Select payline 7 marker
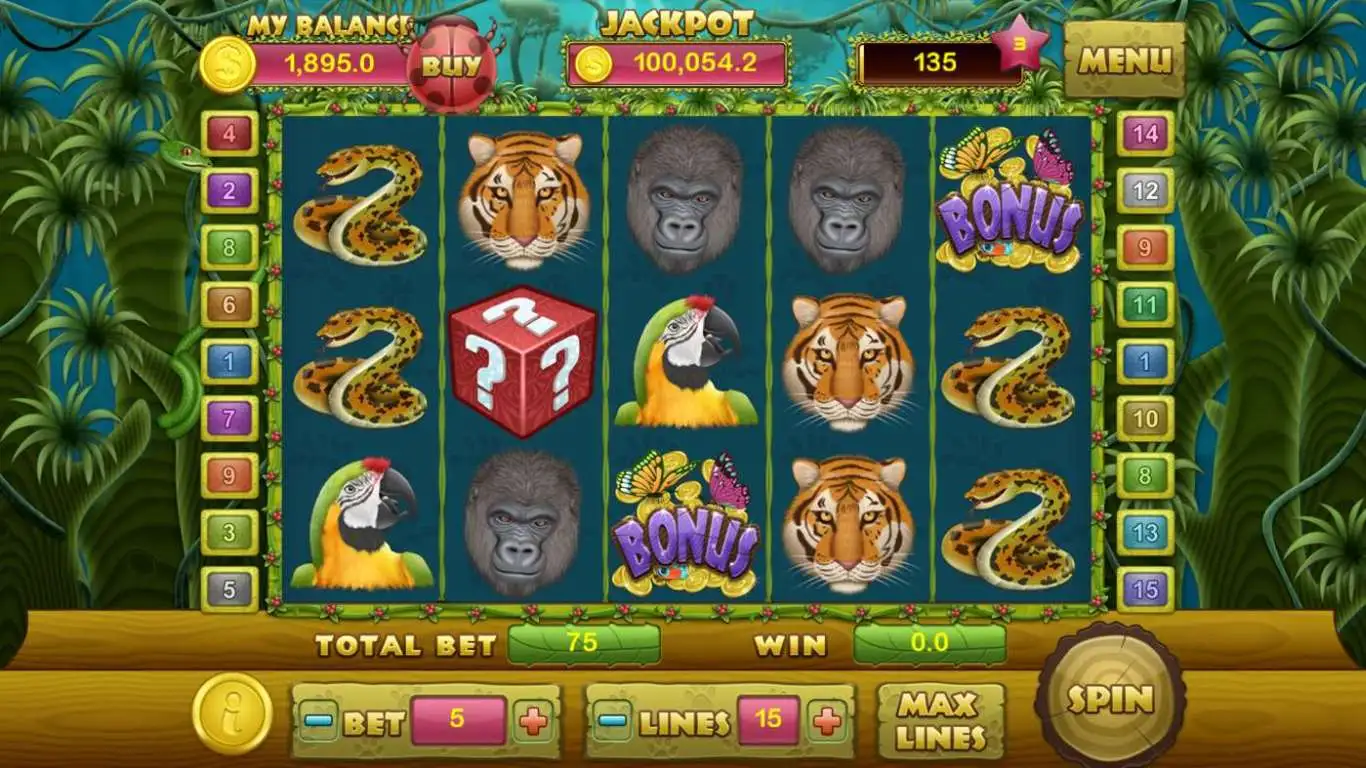 click(x=229, y=418)
